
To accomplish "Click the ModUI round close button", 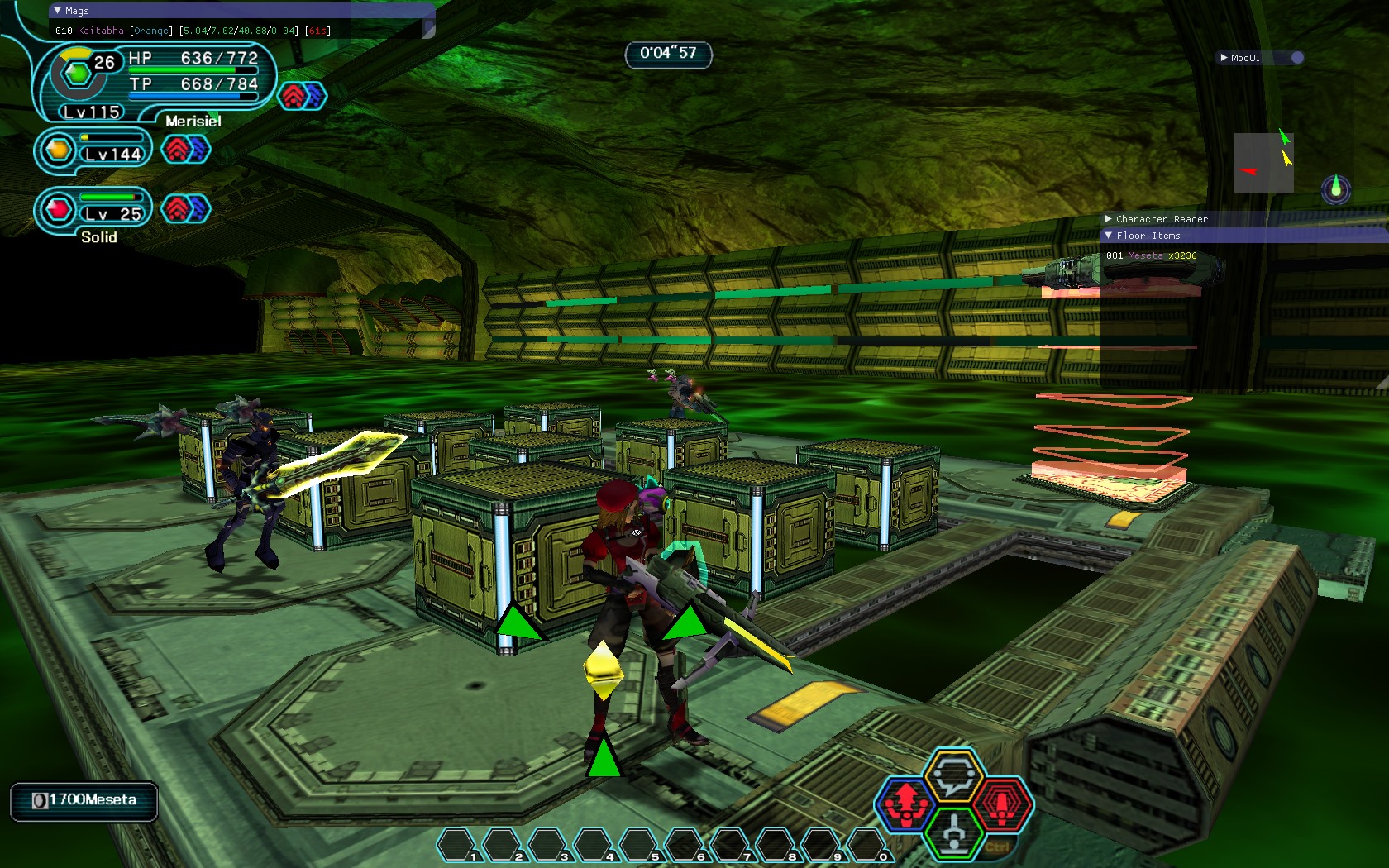I will (1297, 58).
